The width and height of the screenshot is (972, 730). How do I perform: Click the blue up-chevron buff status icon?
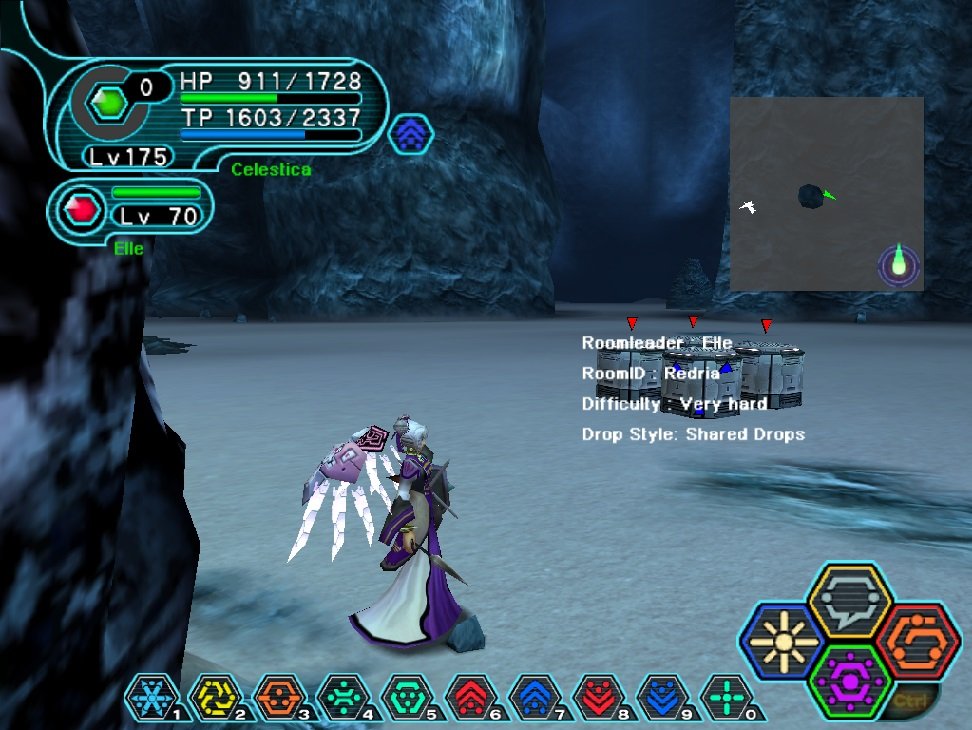coord(410,133)
